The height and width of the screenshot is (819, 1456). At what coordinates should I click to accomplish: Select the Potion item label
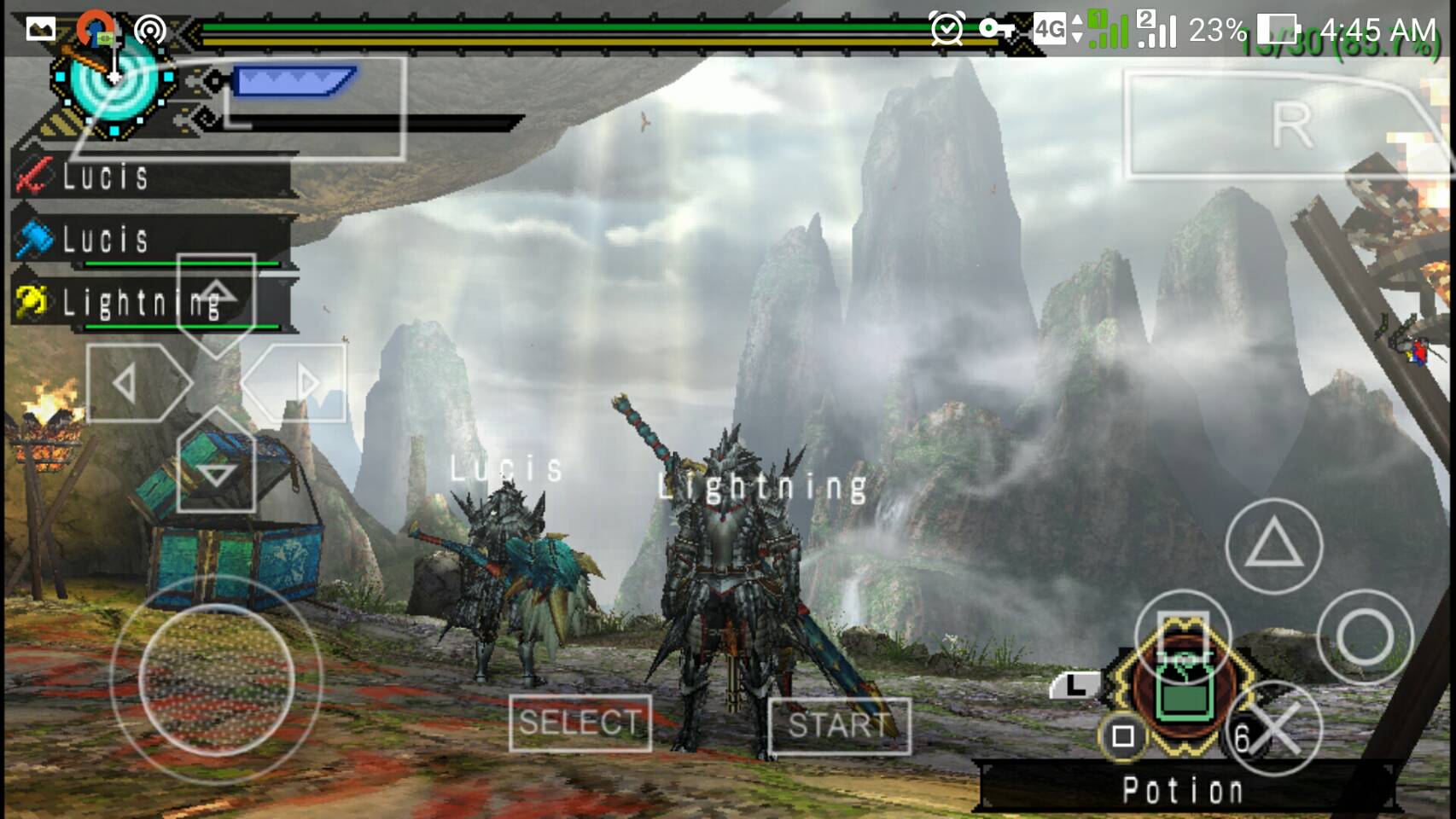(x=1182, y=791)
